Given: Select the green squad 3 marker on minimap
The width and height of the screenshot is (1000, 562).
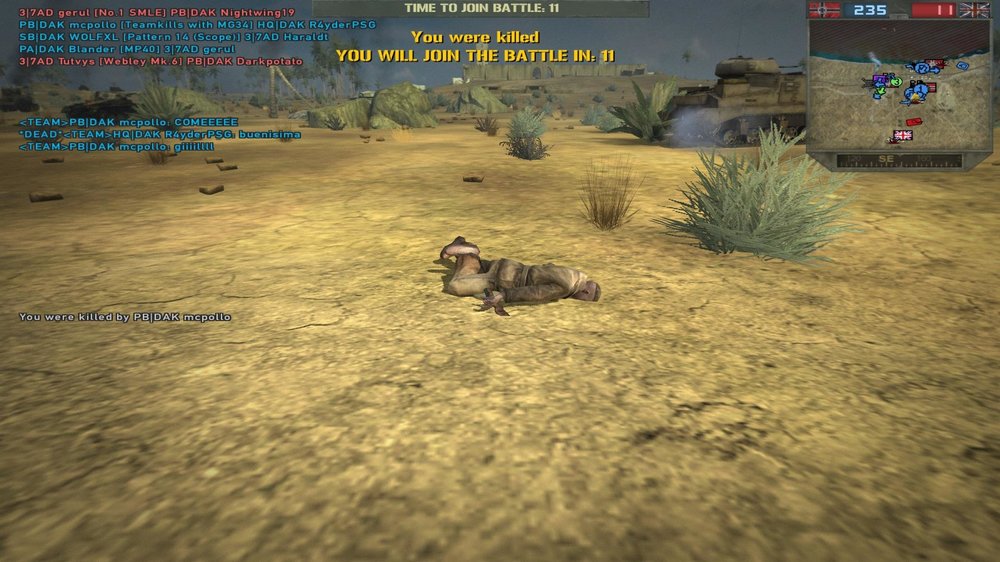Looking at the screenshot, I should [896, 82].
